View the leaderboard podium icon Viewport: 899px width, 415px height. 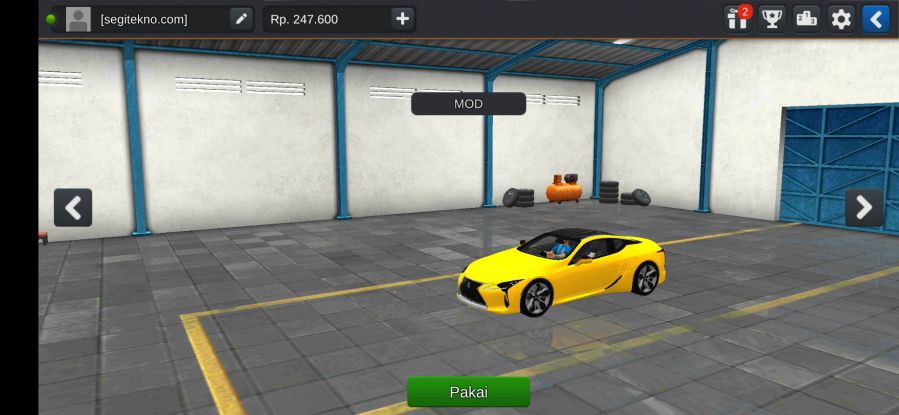pyautogui.click(x=807, y=19)
